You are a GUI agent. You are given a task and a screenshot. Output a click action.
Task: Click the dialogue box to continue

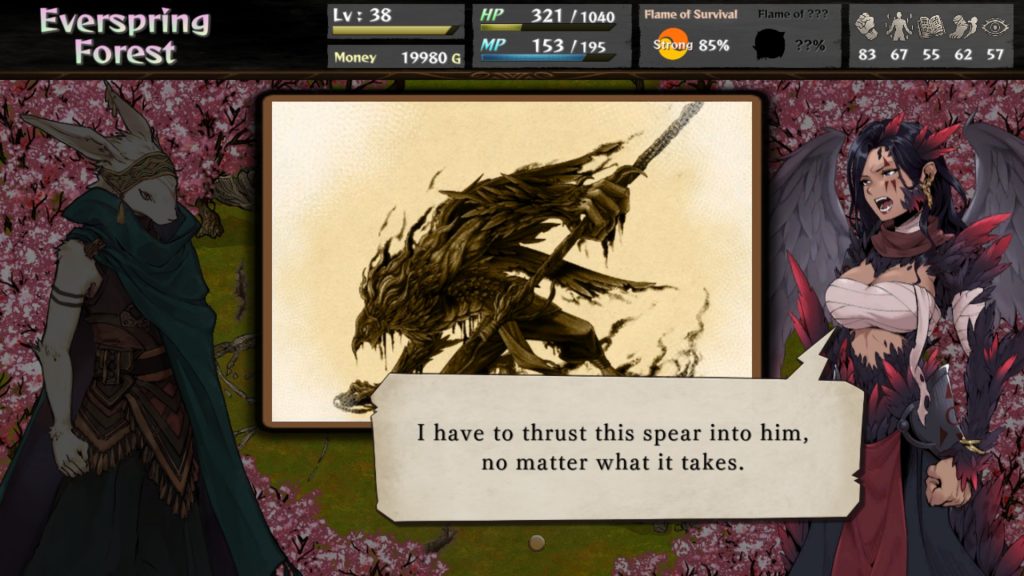pos(615,448)
